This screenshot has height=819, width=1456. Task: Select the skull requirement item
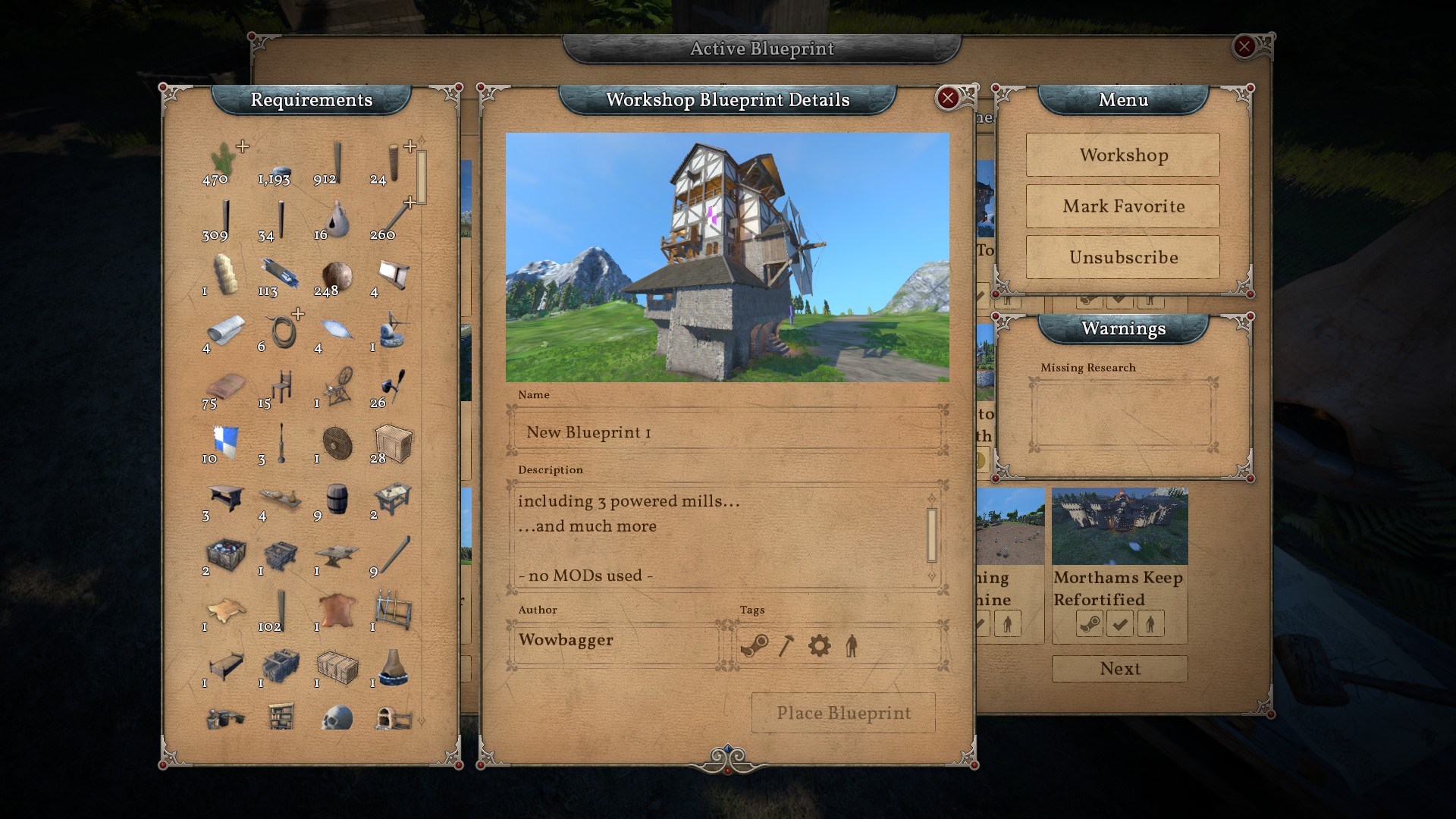337,717
